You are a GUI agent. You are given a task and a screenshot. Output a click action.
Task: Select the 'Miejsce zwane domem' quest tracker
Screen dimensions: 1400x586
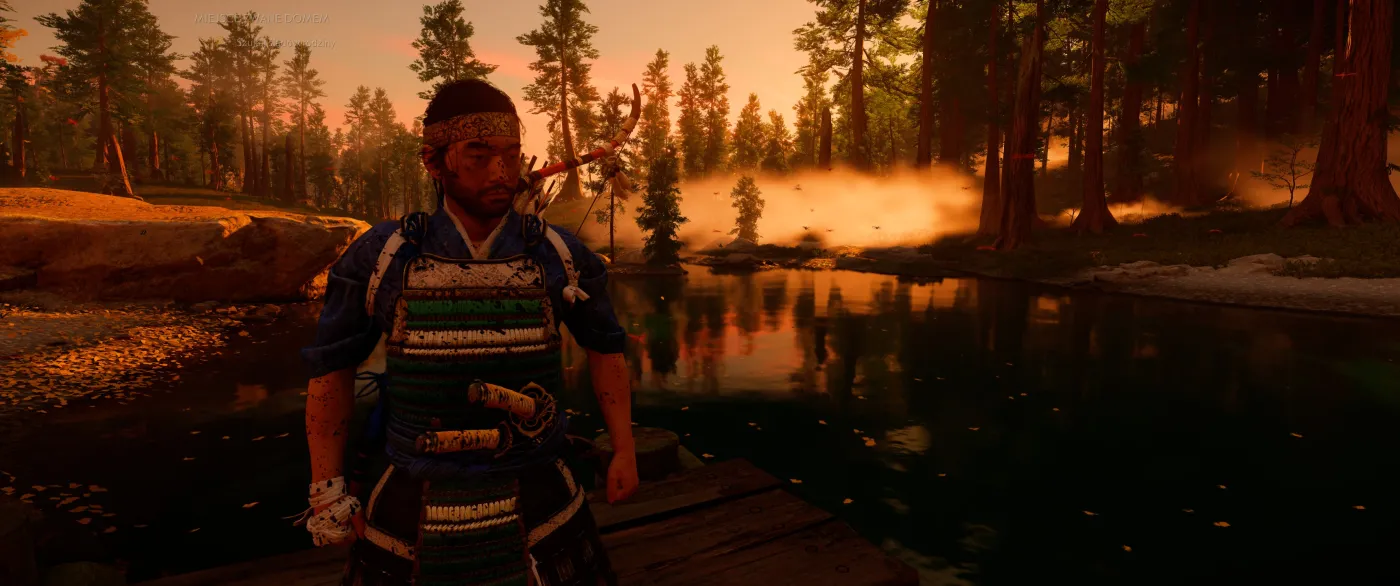(261, 19)
